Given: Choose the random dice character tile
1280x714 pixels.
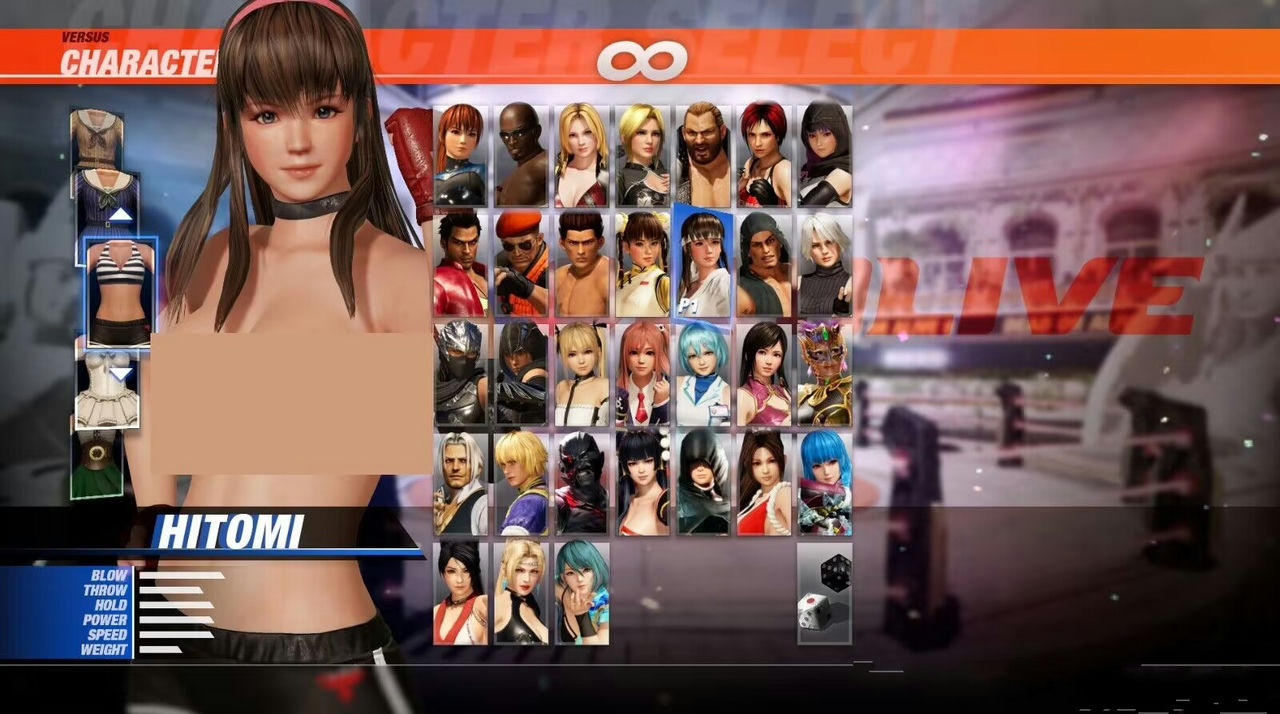Looking at the screenshot, I should click(x=825, y=592).
